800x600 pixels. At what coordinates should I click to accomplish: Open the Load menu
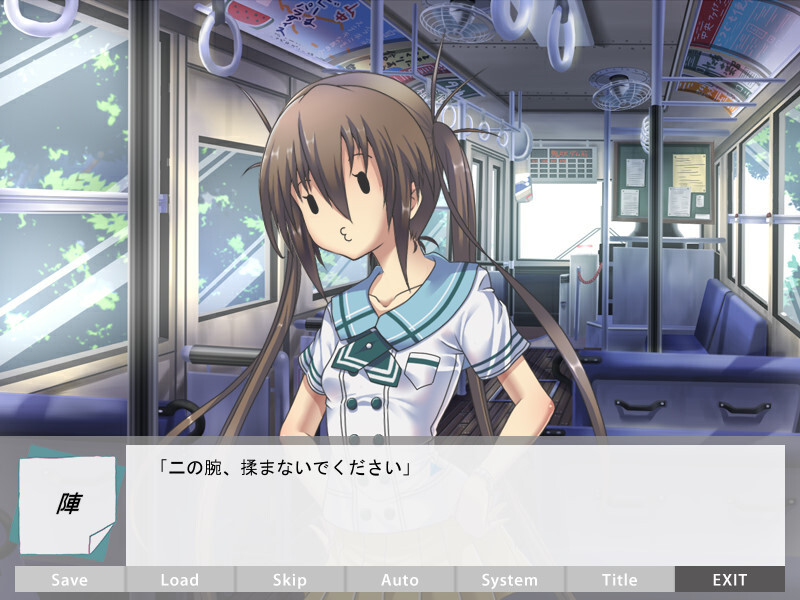180,579
